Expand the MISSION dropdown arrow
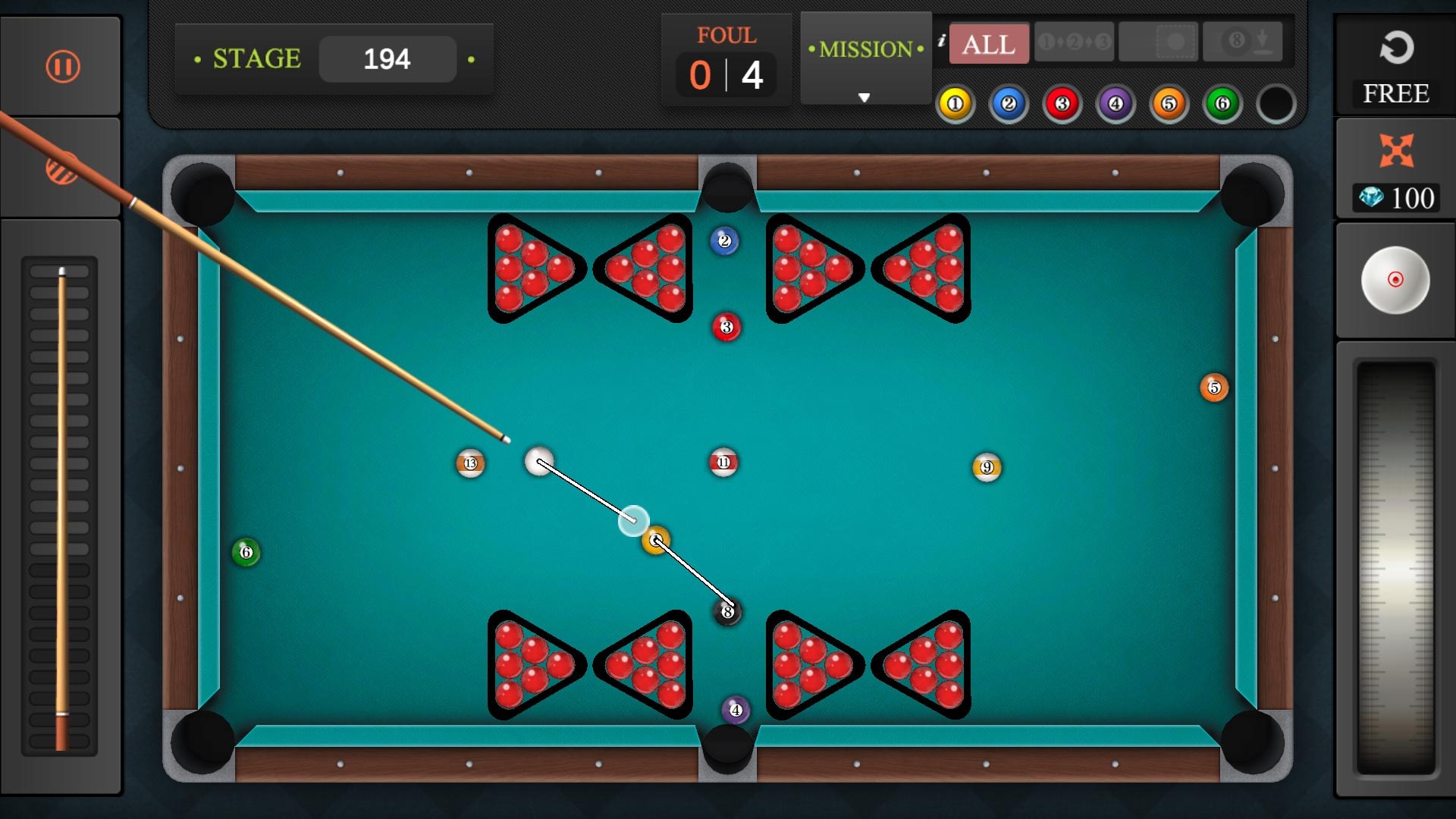This screenshot has width=1456, height=819. pyautogui.click(x=864, y=97)
